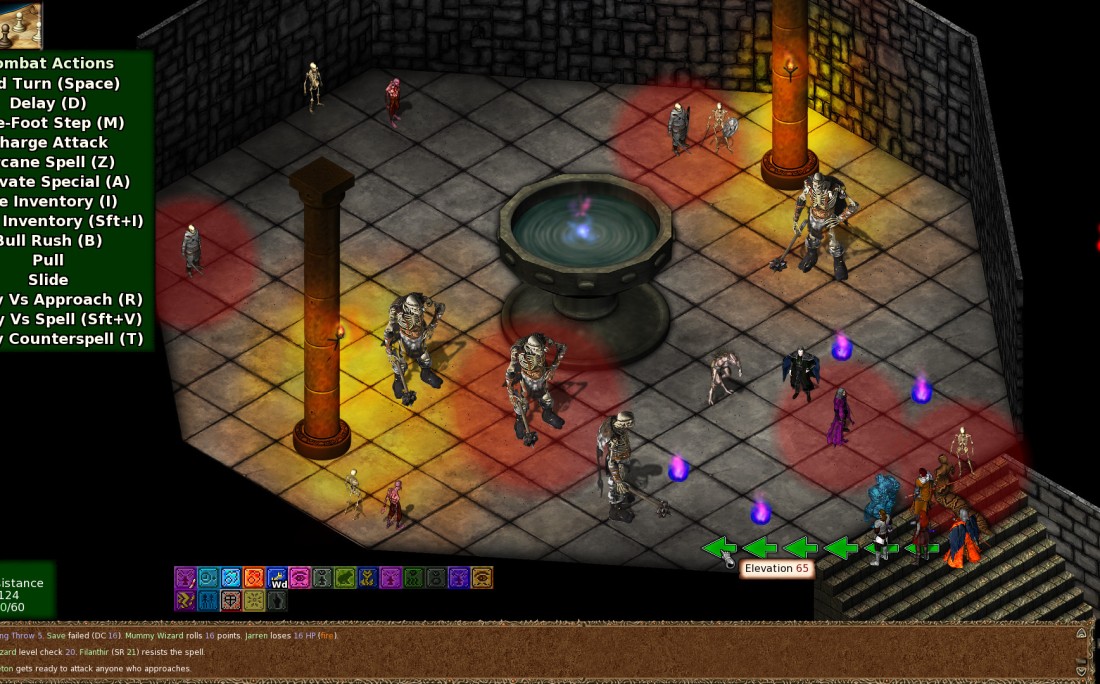This screenshot has width=1100, height=684.
Task: Choose End Turn in combat actions
Action: pos(60,83)
